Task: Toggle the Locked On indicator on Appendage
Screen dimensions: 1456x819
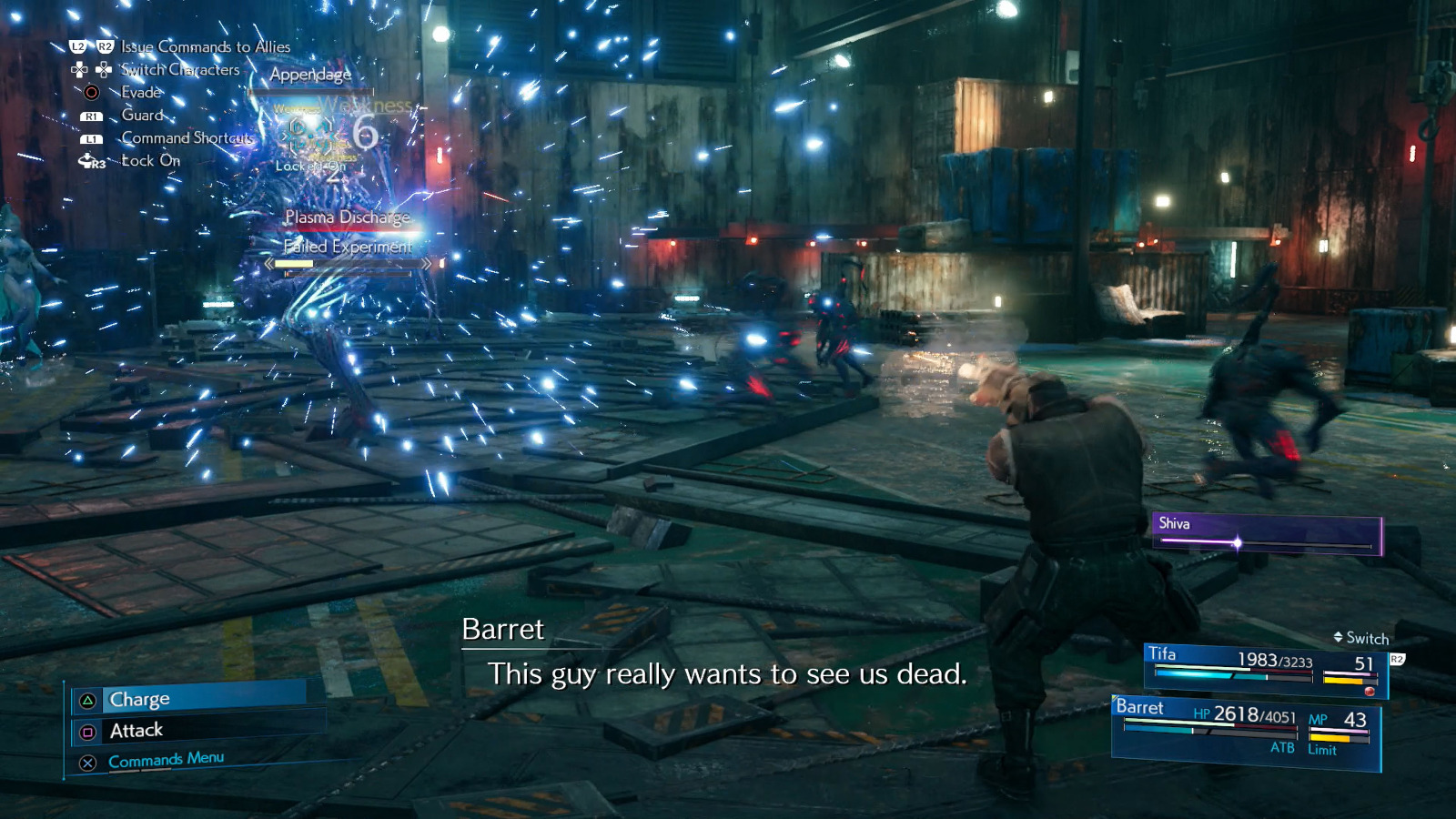Action: pyautogui.click(x=310, y=167)
